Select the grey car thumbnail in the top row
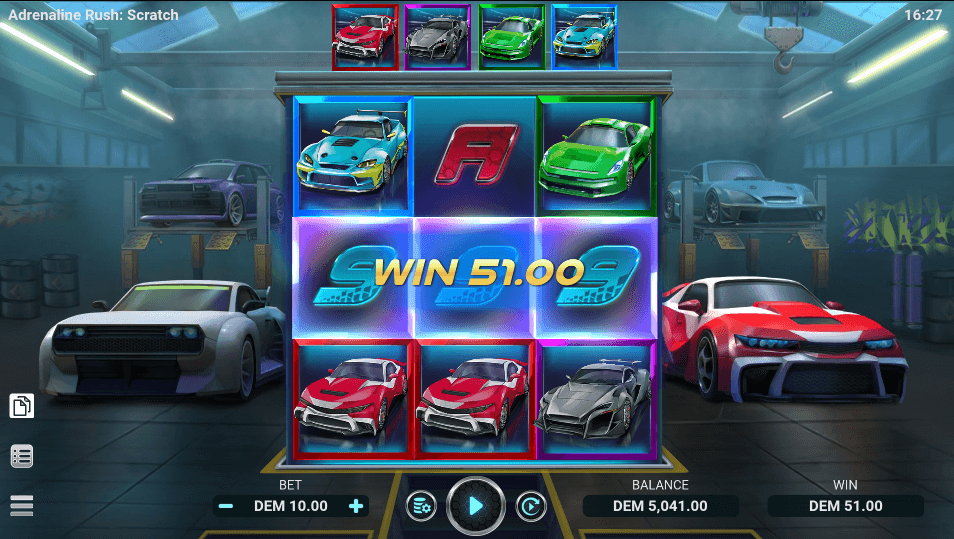Image resolution: width=954 pixels, height=539 pixels. point(438,37)
